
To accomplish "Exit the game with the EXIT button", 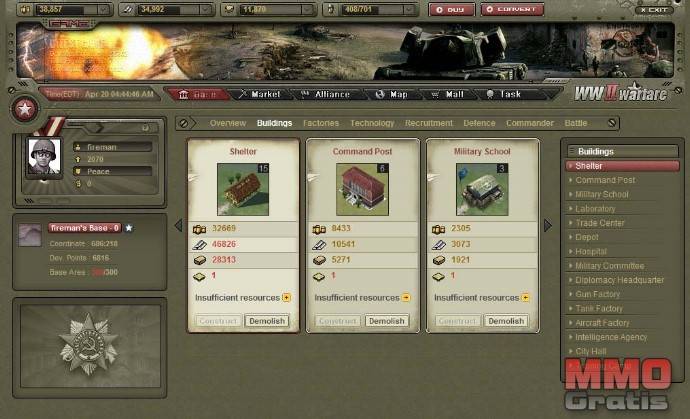I will pos(654,9).
